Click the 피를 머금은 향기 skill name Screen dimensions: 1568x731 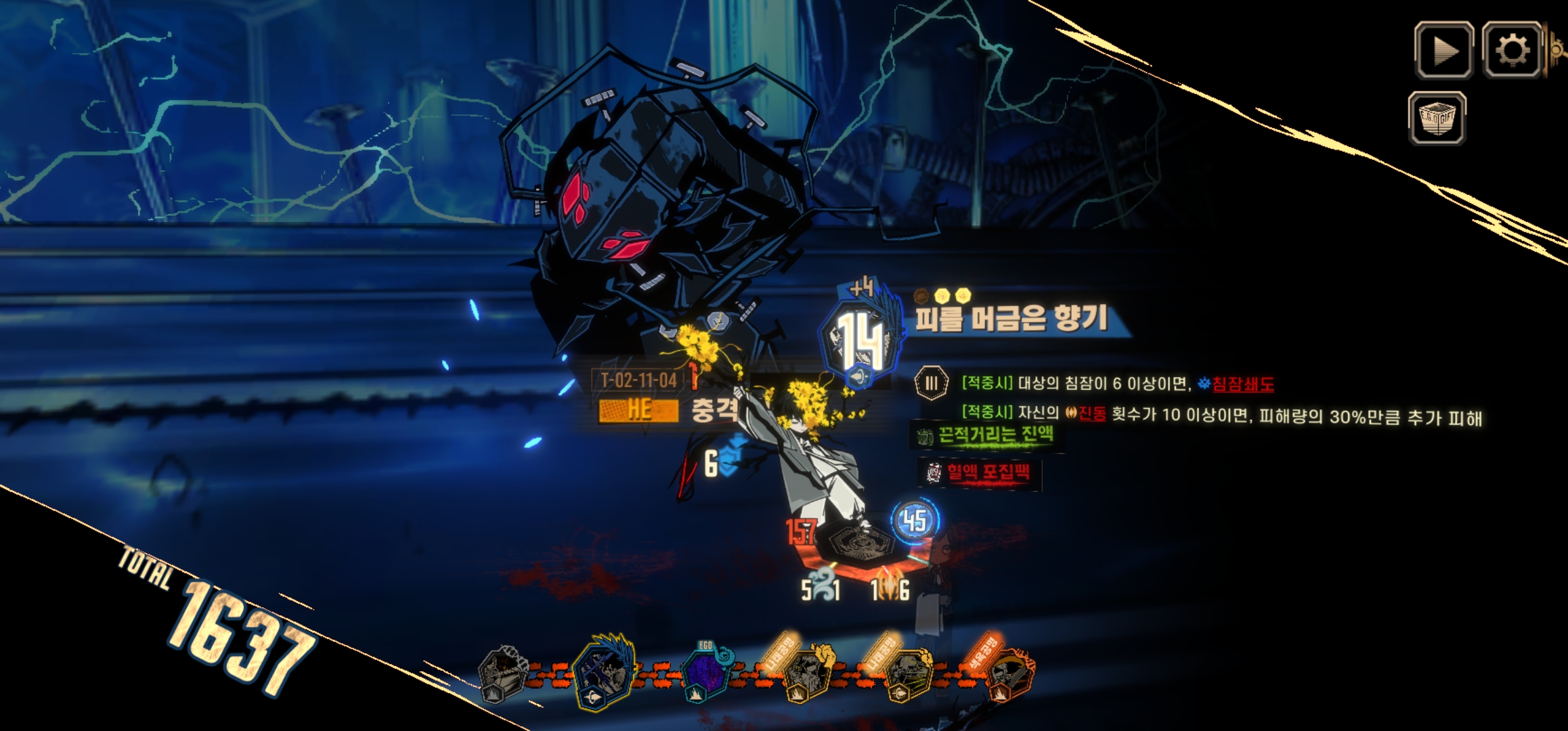pyautogui.click(x=1011, y=318)
